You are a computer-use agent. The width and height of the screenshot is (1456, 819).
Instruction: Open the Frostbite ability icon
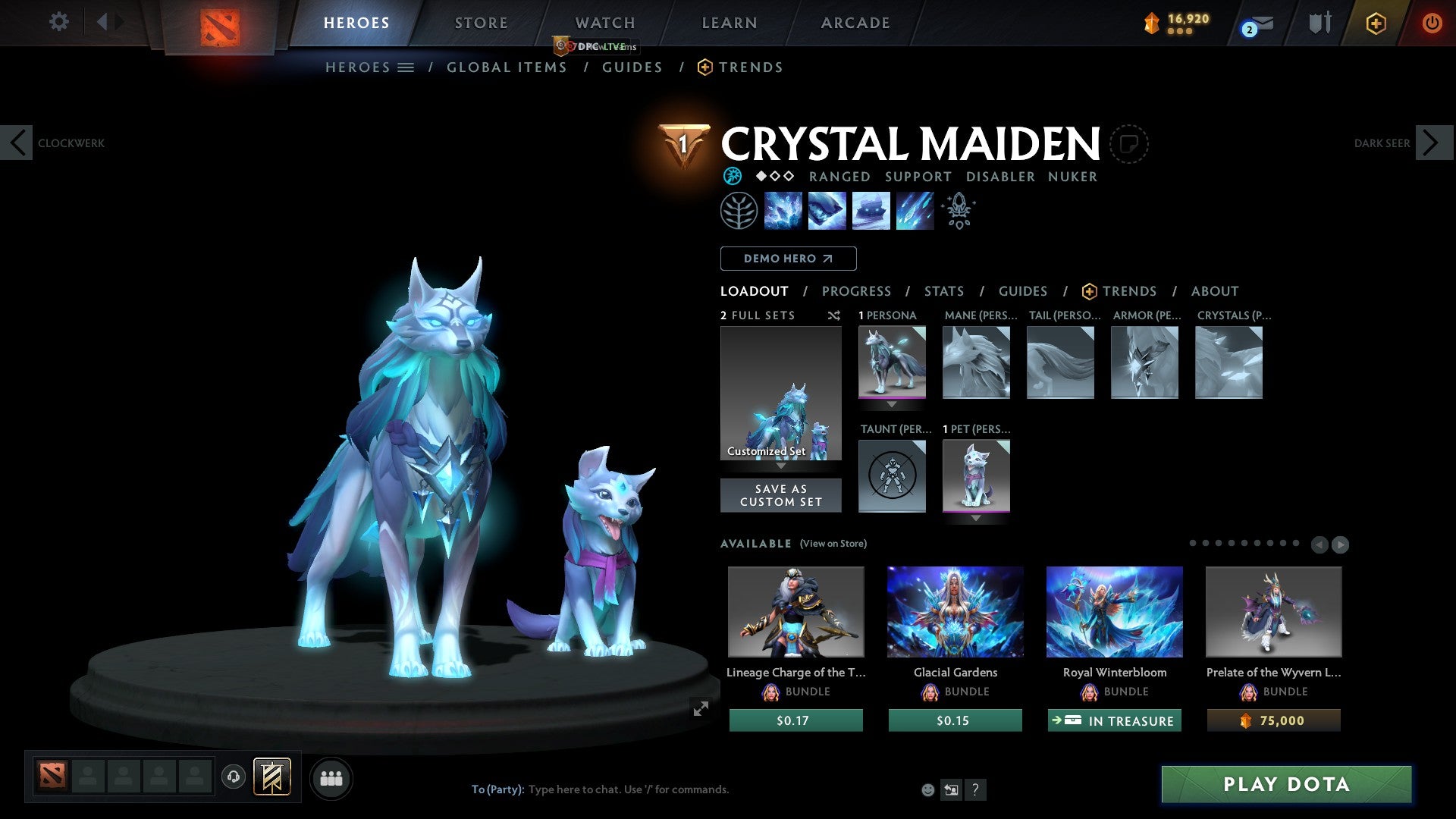[x=827, y=211]
